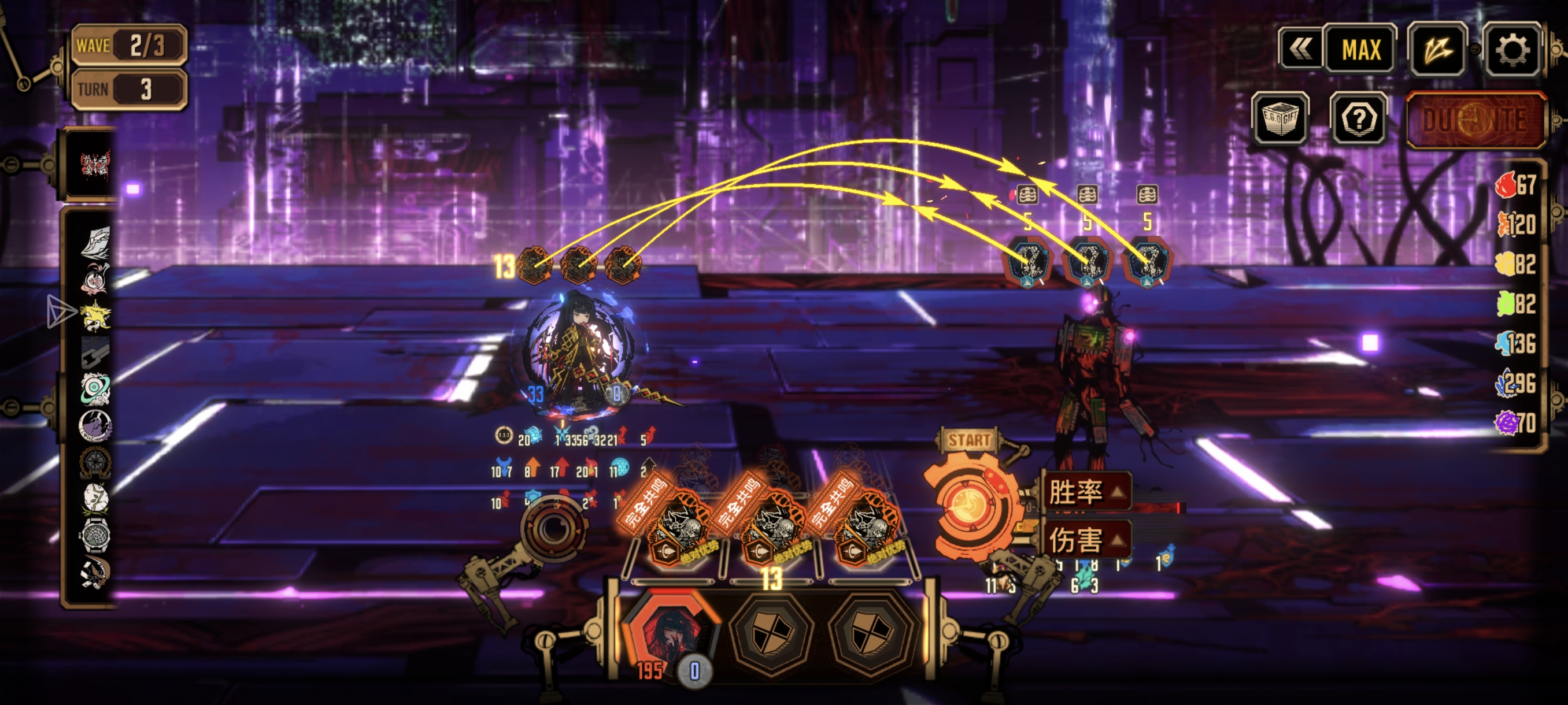Inspect the ringed eyeball gift icon

95,389
